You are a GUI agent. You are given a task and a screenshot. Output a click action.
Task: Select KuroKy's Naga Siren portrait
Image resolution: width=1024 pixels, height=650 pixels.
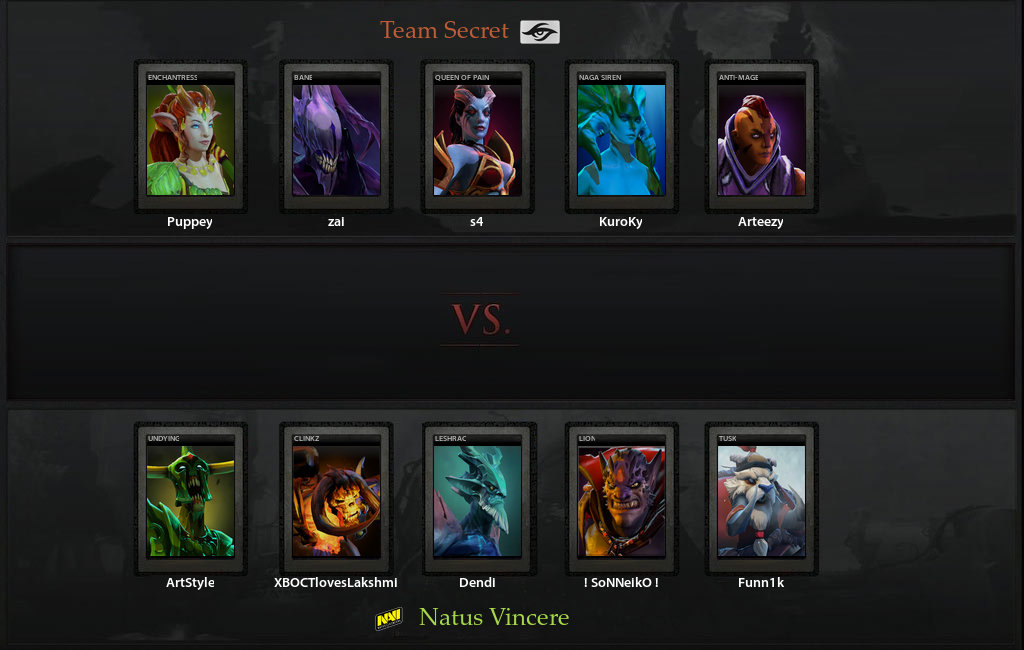[x=621, y=137]
